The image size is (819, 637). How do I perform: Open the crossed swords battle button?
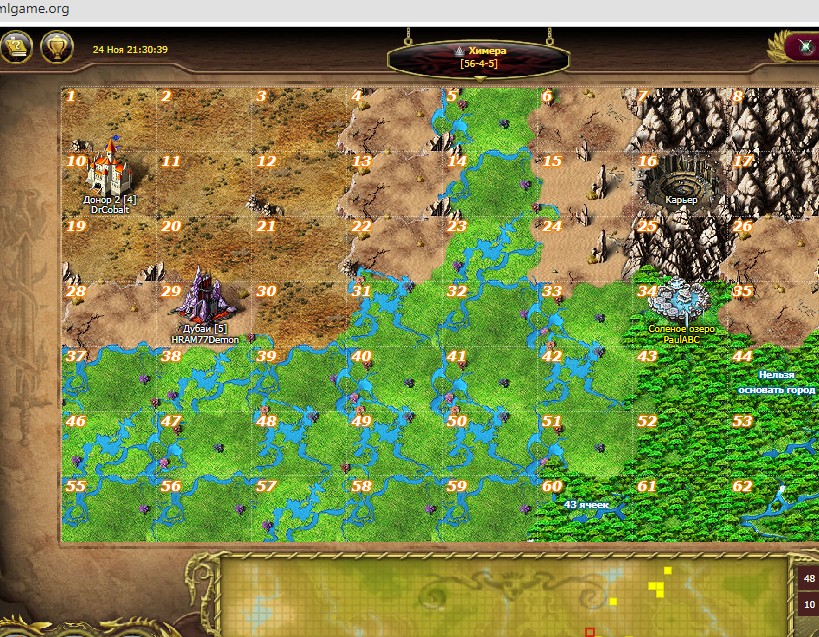(x=802, y=47)
